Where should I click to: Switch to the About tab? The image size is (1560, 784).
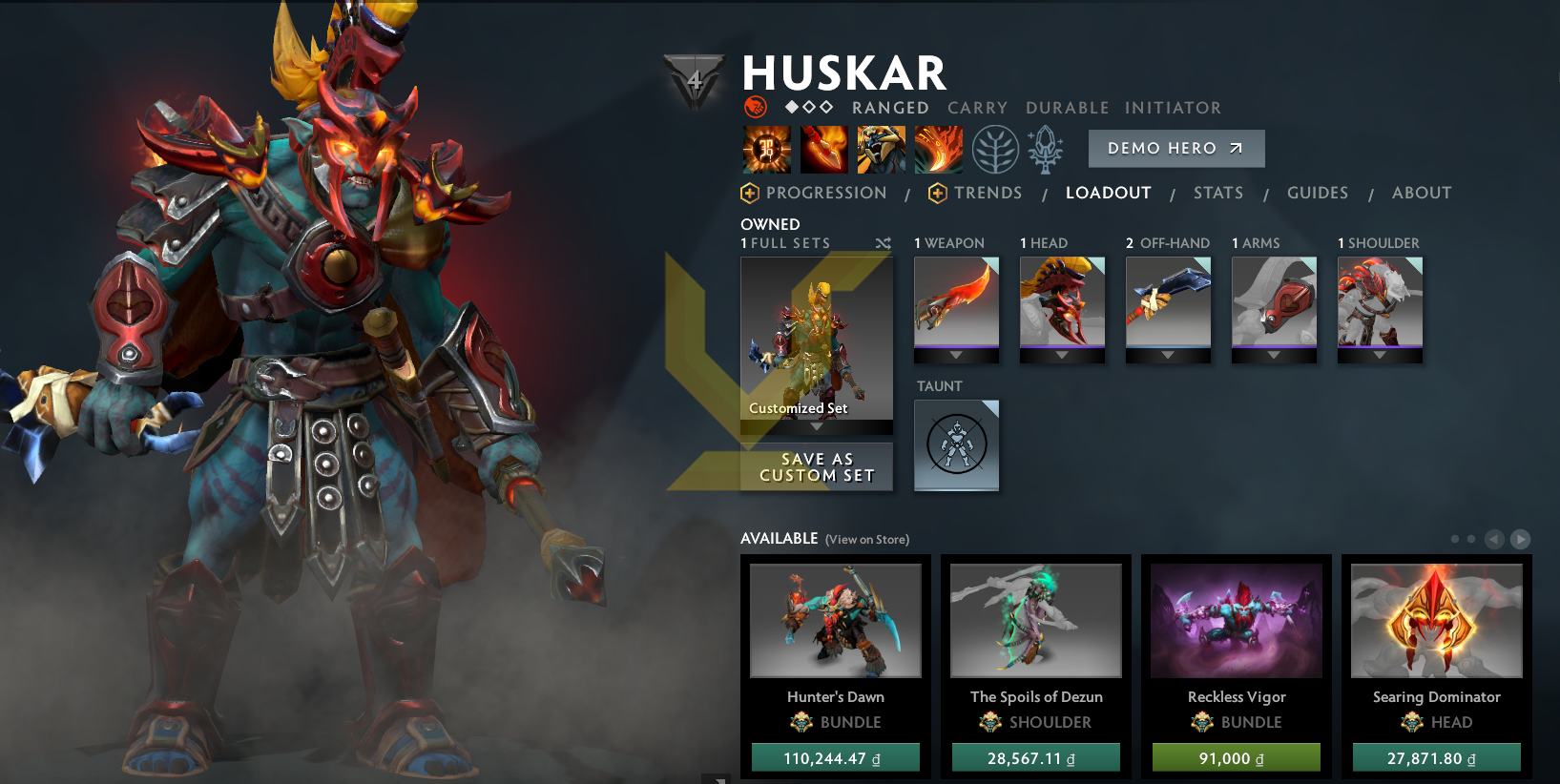pos(1421,193)
